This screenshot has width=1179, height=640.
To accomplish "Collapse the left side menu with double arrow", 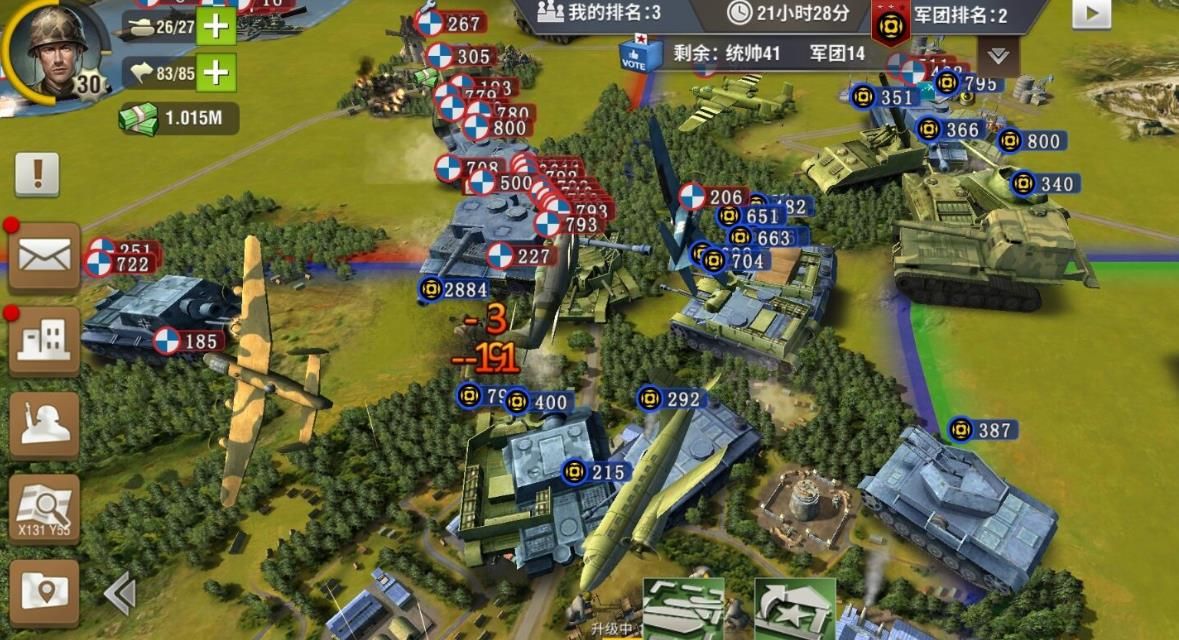I will [x=120, y=594].
